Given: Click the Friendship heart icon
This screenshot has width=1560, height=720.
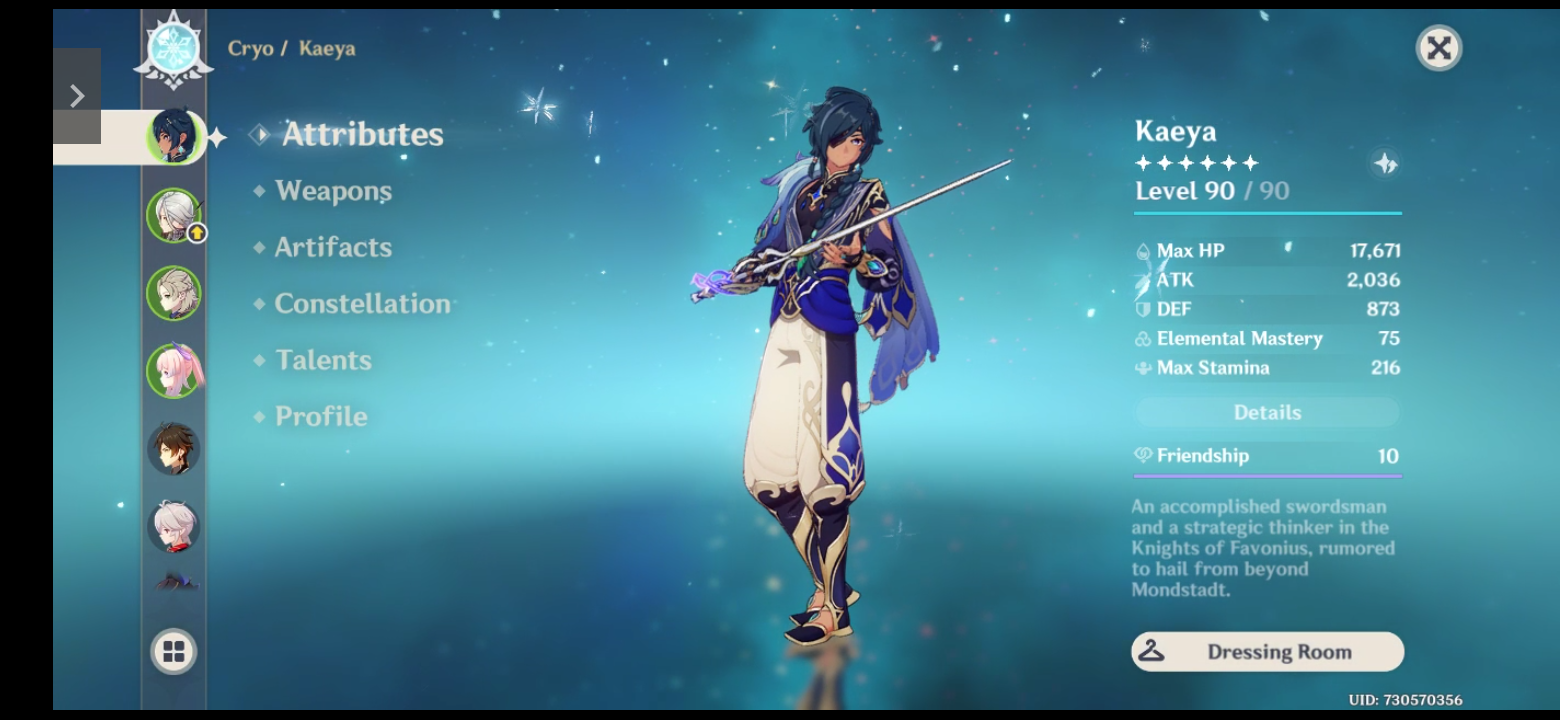Looking at the screenshot, I should (1142, 456).
